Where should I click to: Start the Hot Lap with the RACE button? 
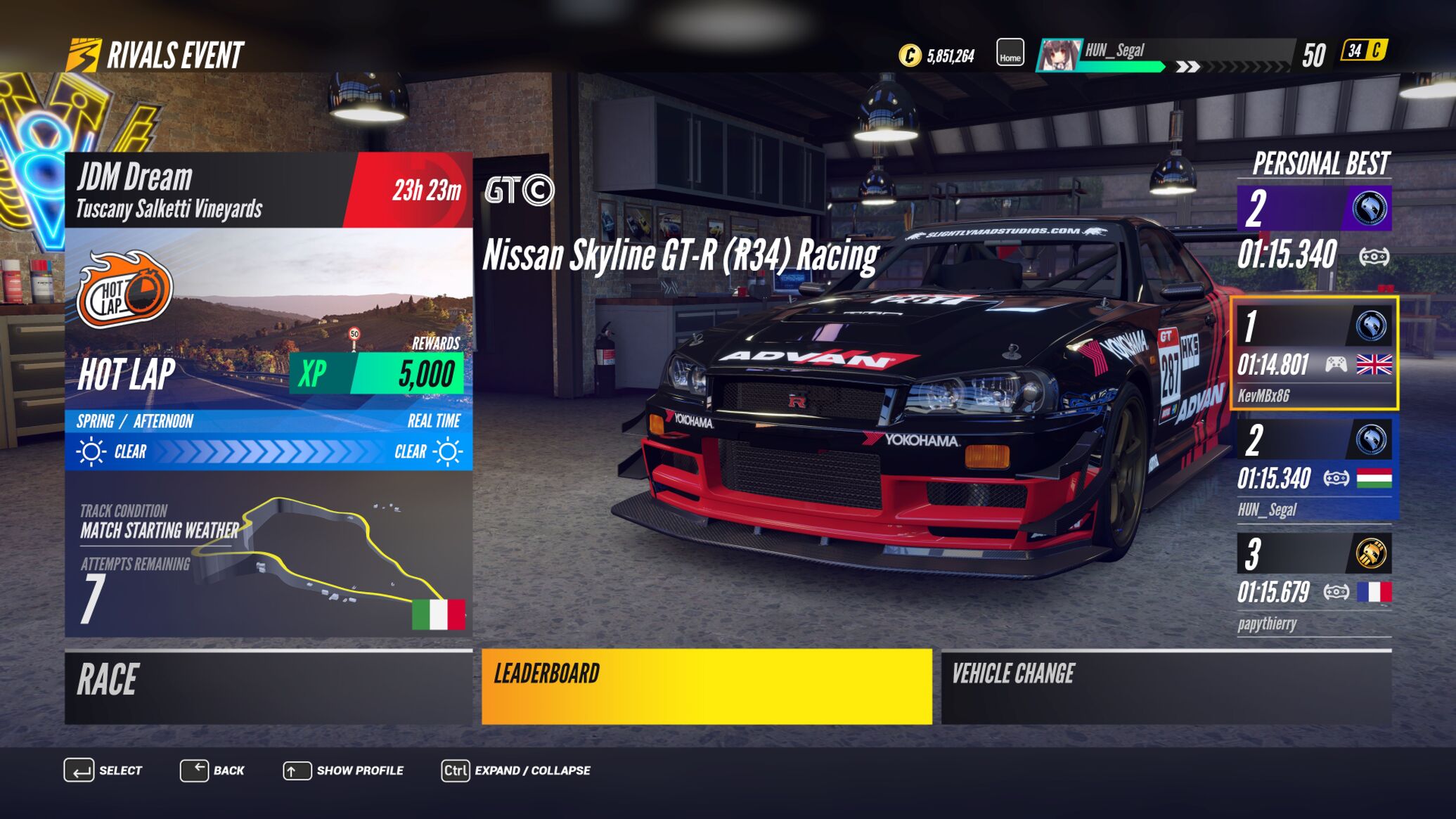(x=268, y=687)
